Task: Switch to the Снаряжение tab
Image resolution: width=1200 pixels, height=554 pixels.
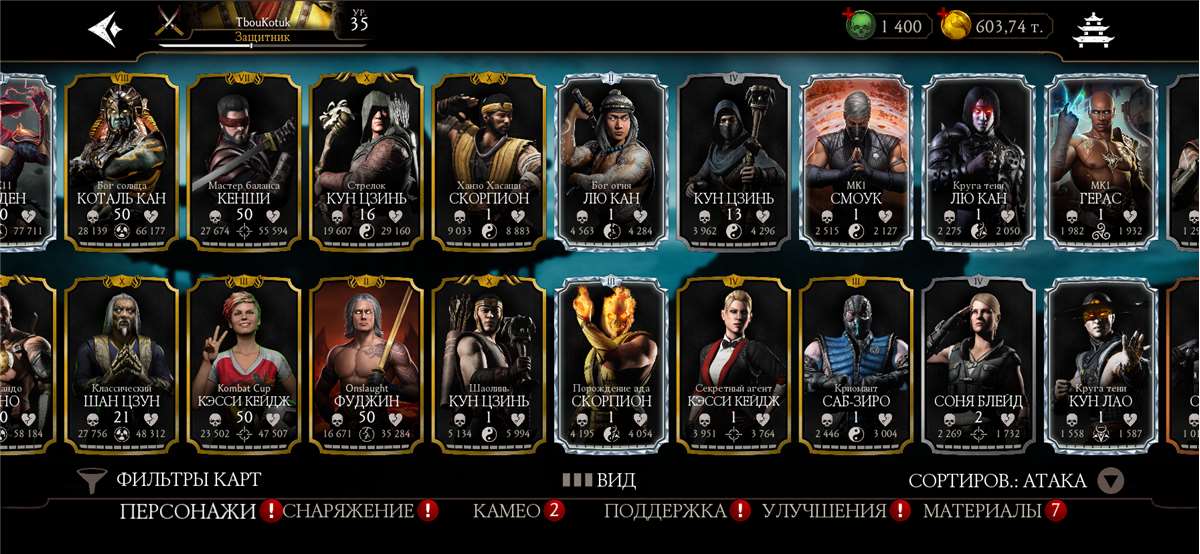Action: click(349, 512)
